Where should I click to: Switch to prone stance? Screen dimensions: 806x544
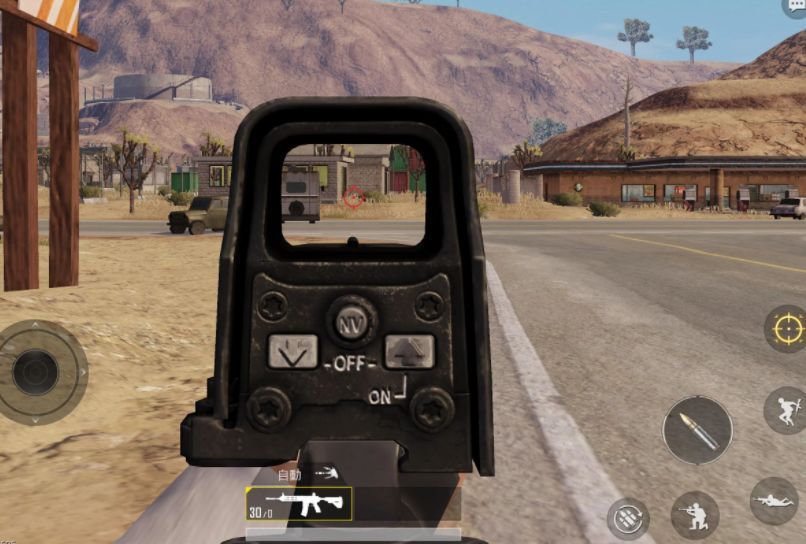pos(774,500)
